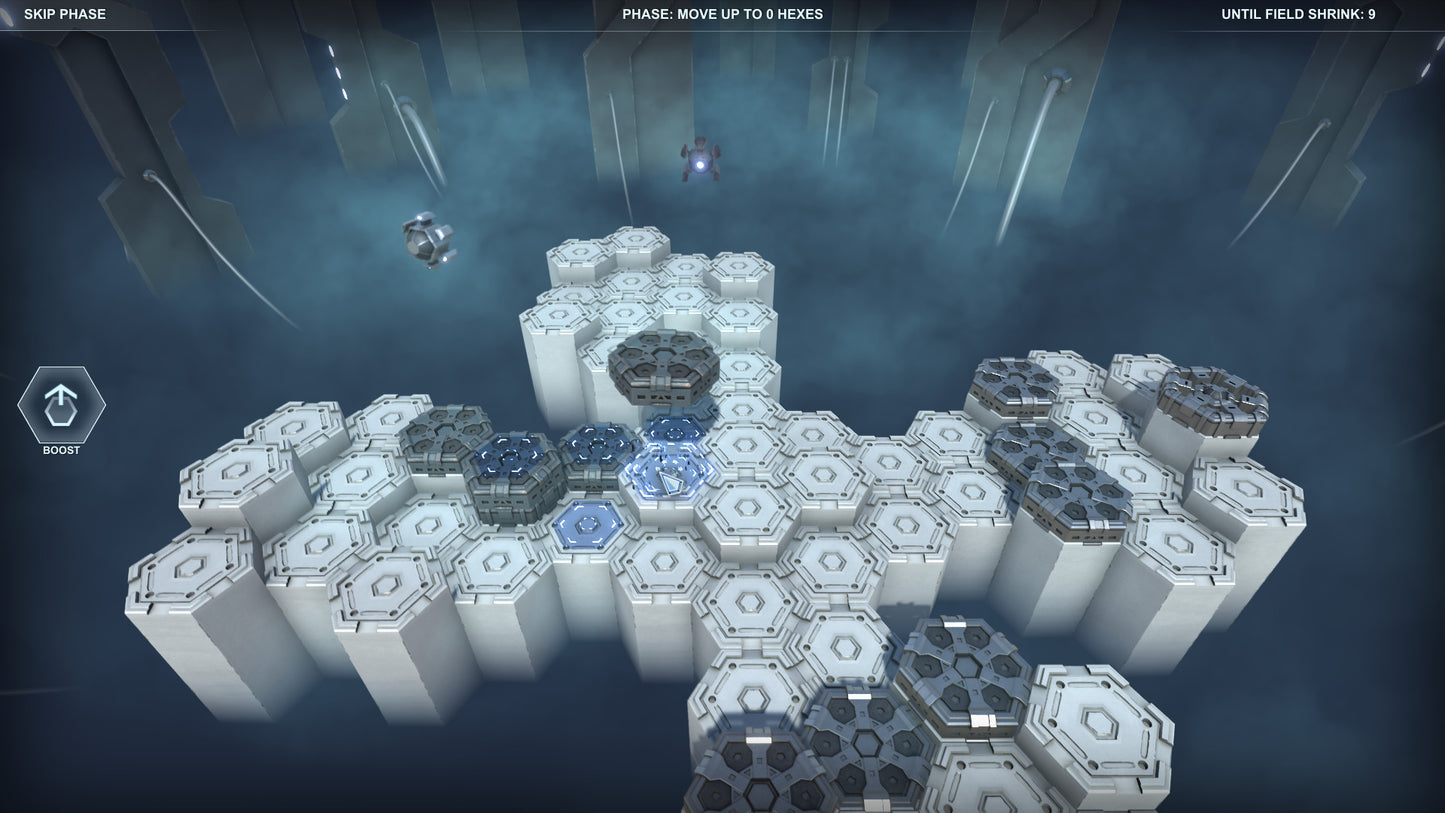Screen dimensions: 1445x813
Task: Click the Skip Phase button
Action: point(65,14)
